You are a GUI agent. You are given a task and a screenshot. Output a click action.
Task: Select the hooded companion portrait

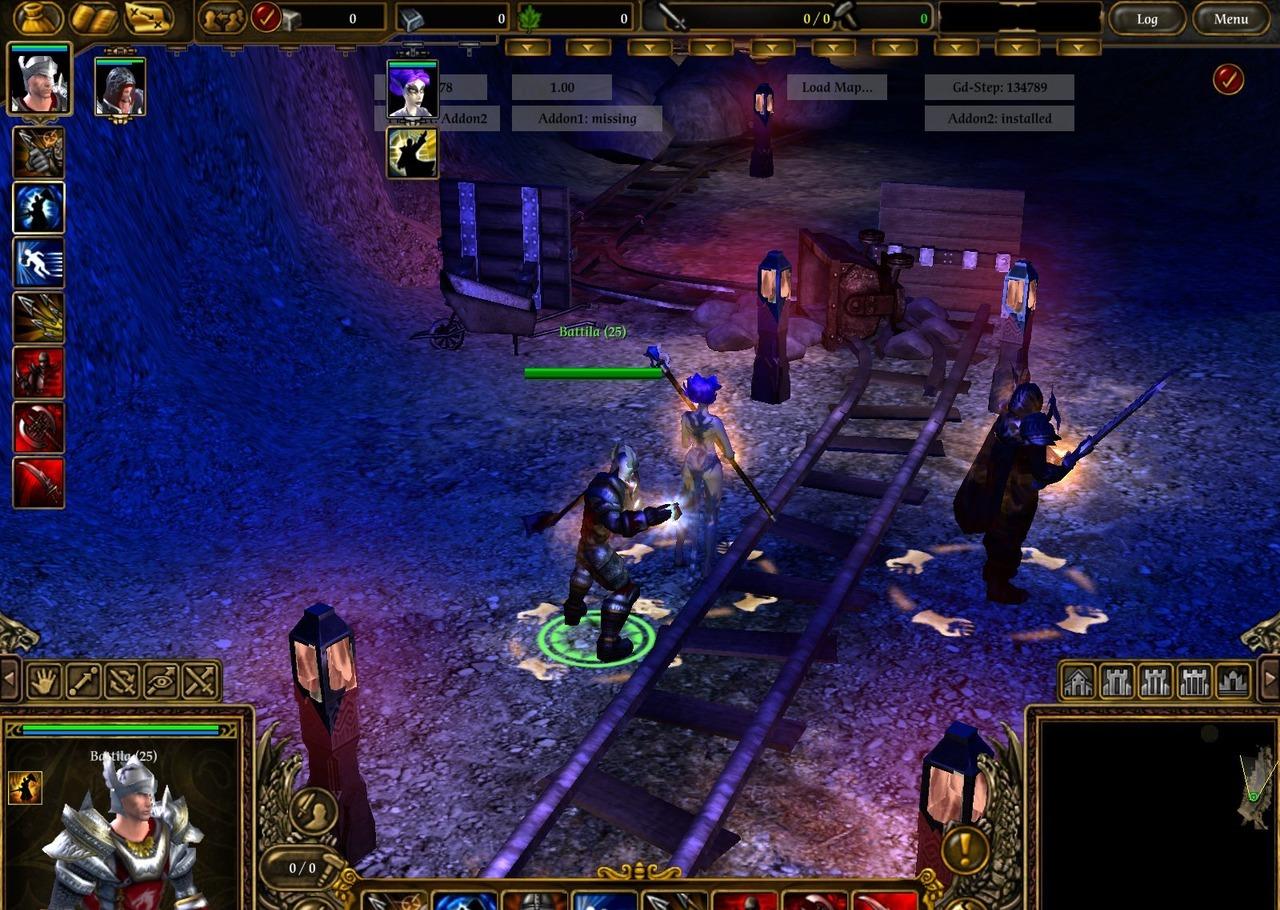coord(120,87)
